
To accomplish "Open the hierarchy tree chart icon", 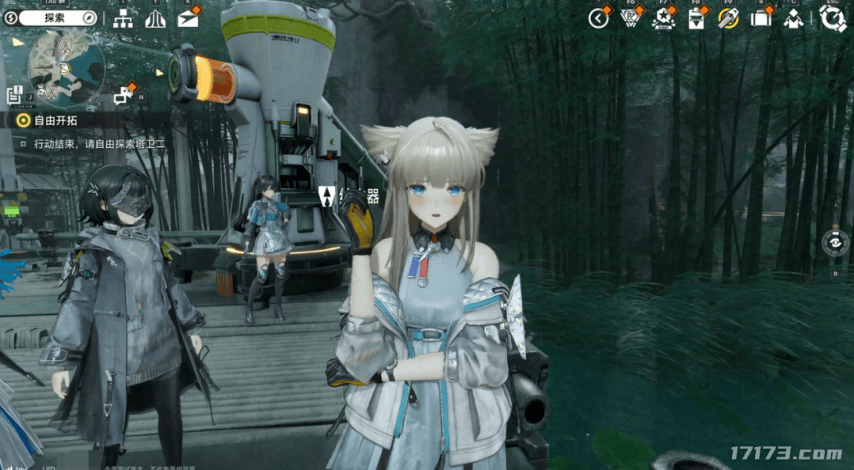I will click(x=123, y=18).
